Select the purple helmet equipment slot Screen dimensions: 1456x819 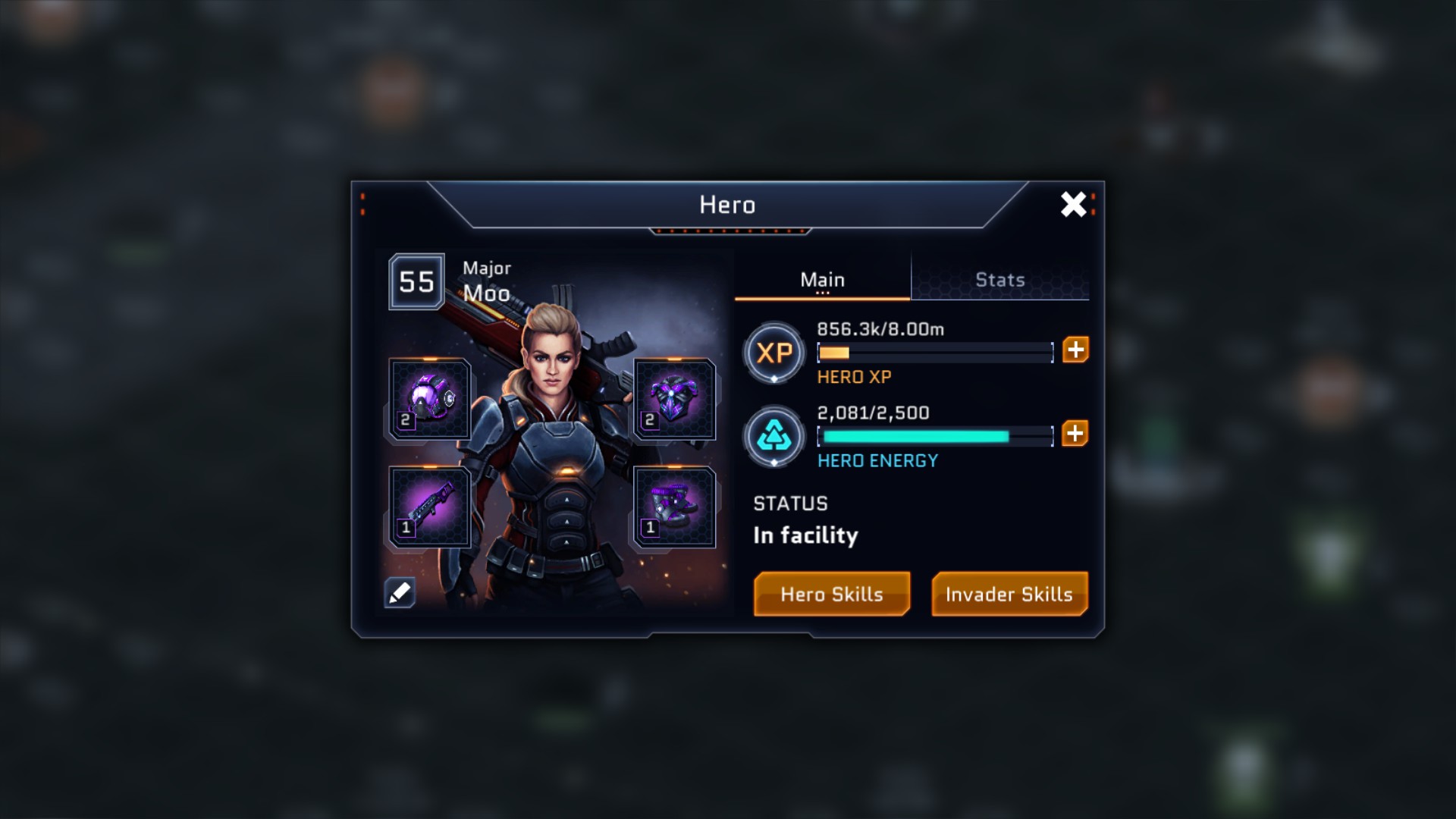click(430, 399)
